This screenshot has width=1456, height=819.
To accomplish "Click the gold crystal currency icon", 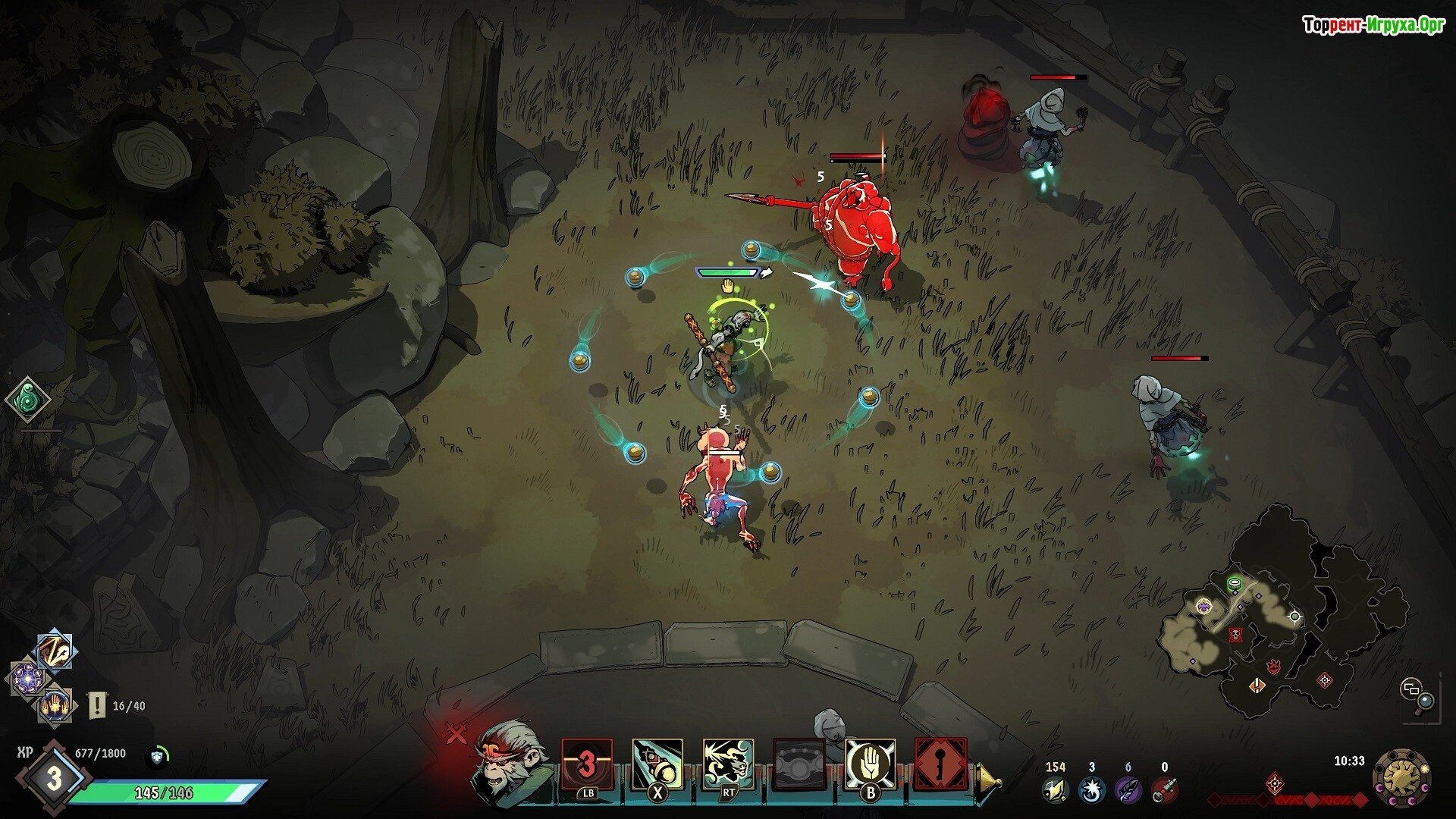I will click(x=1055, y=790).
